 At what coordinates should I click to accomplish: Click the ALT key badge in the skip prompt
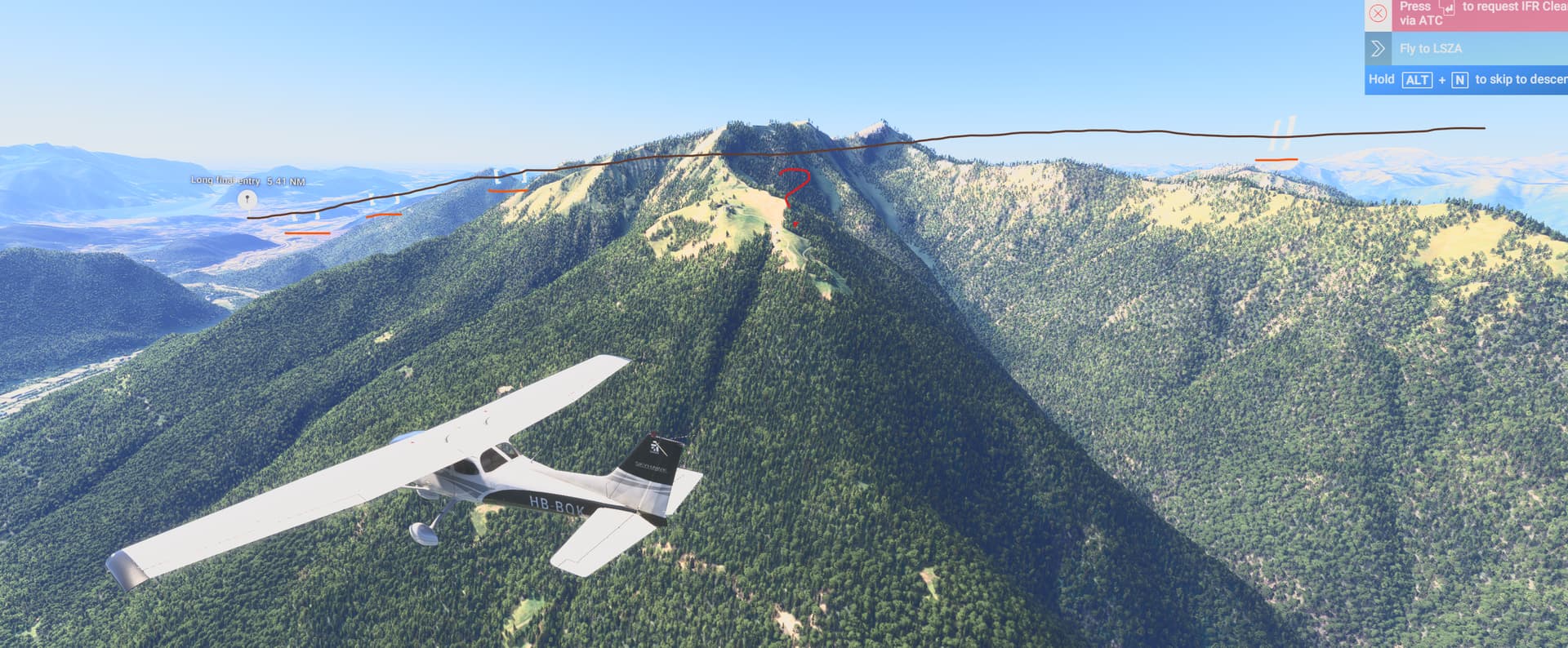[1419, 80]
